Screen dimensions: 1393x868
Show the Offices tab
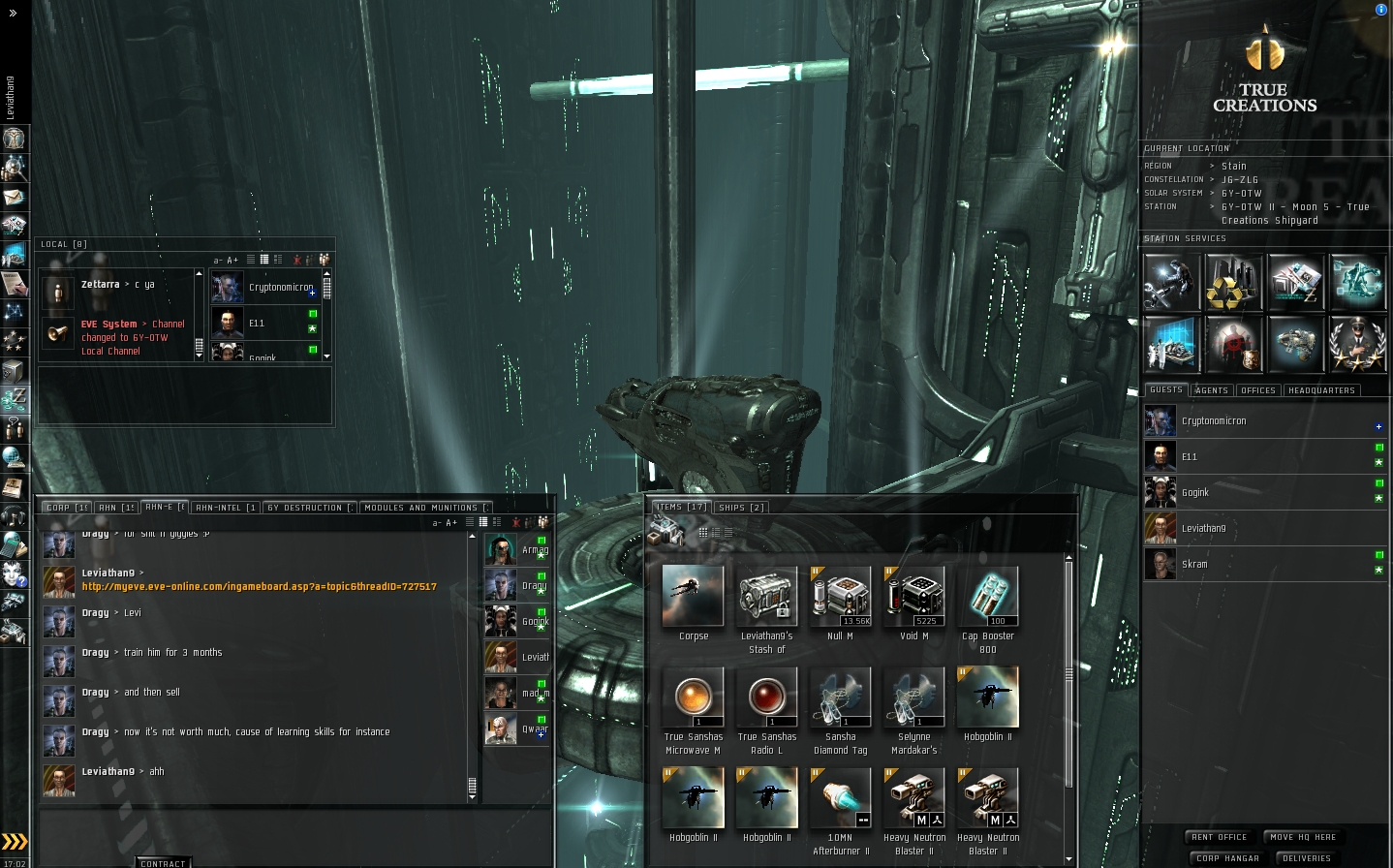(1257, 390)
